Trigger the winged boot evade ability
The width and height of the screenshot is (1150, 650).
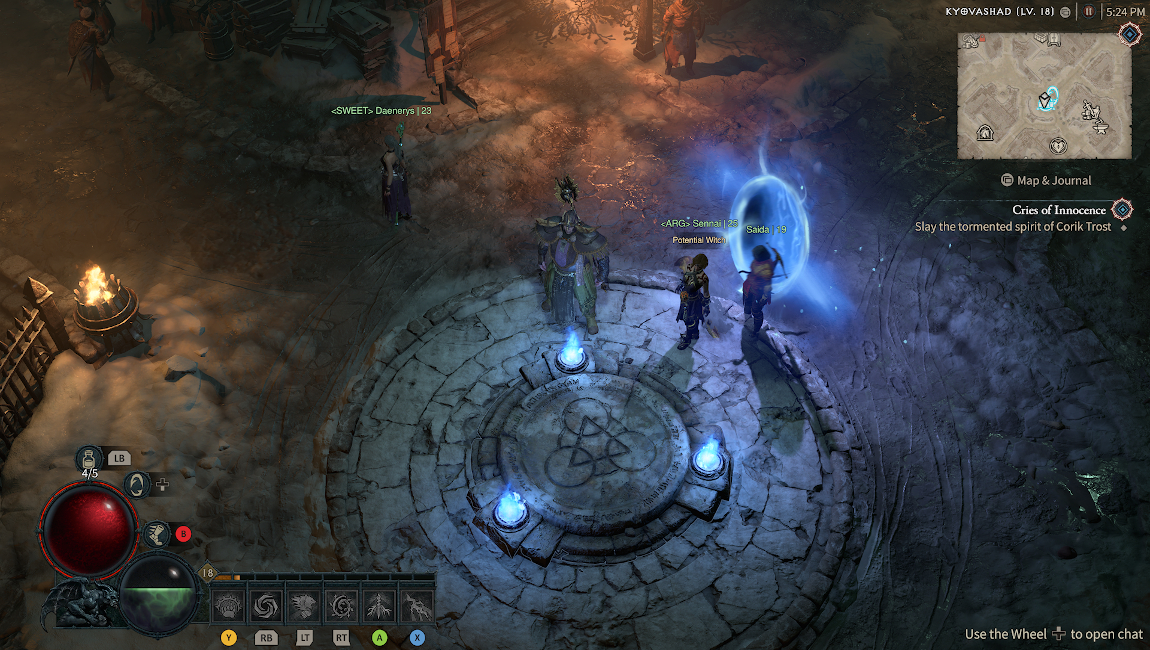pyautogui.click(x=155, y=534)
